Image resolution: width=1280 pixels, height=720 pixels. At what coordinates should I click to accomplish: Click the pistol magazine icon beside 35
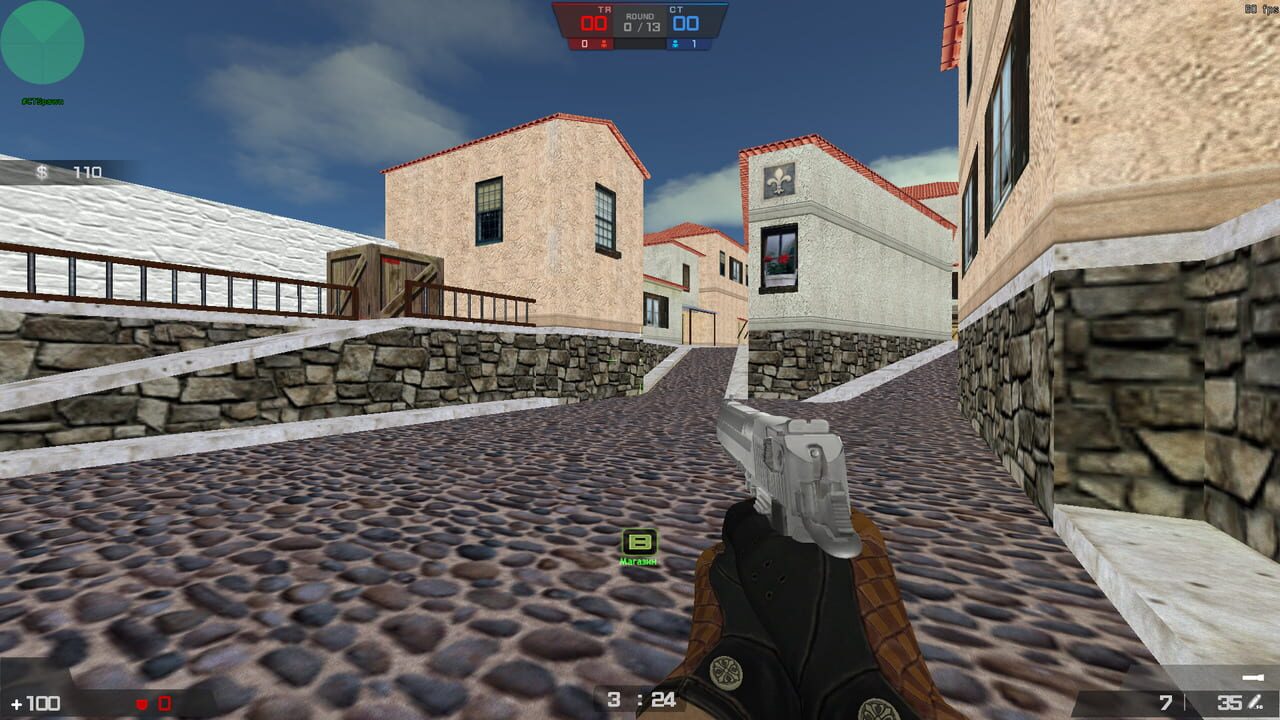(x=1255, y=703)
